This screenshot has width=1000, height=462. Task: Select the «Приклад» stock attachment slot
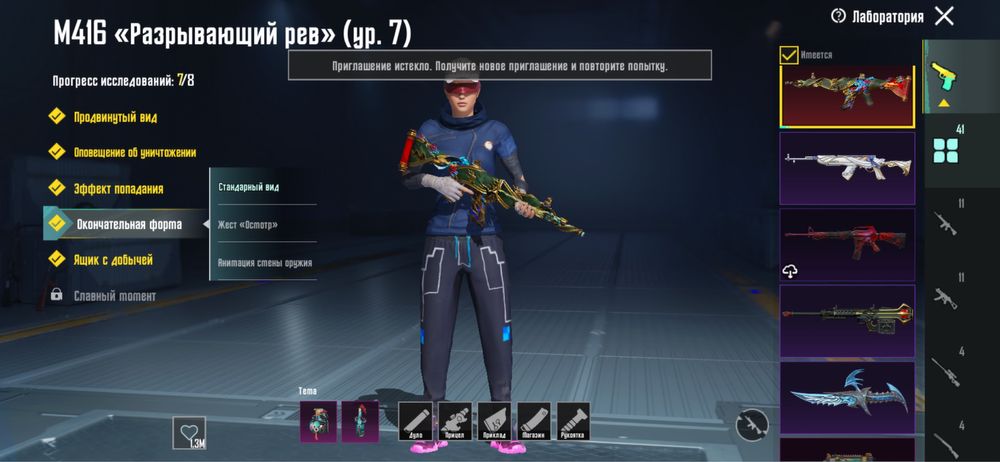[494, 421]
